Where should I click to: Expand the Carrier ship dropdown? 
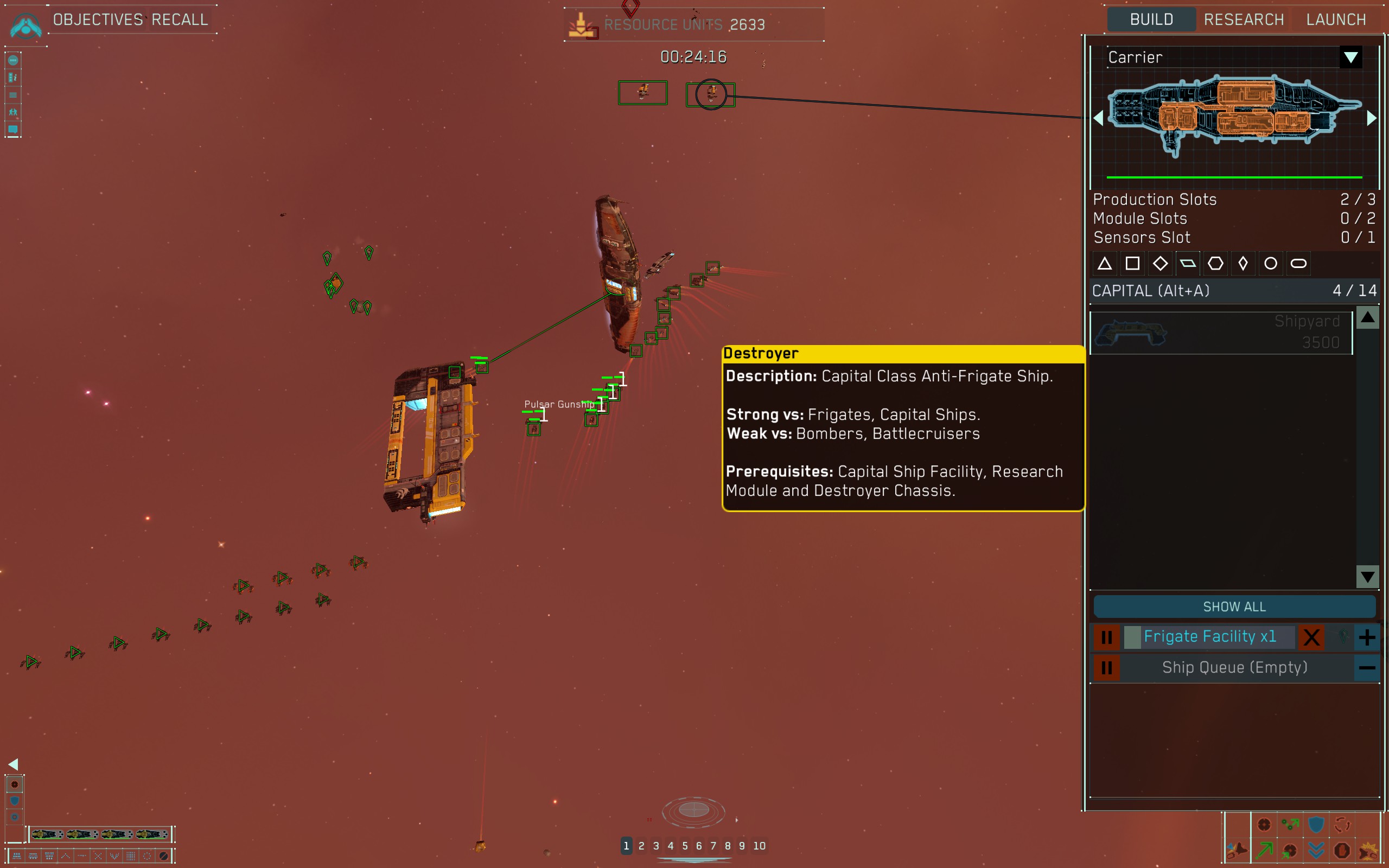point(1350,58)
